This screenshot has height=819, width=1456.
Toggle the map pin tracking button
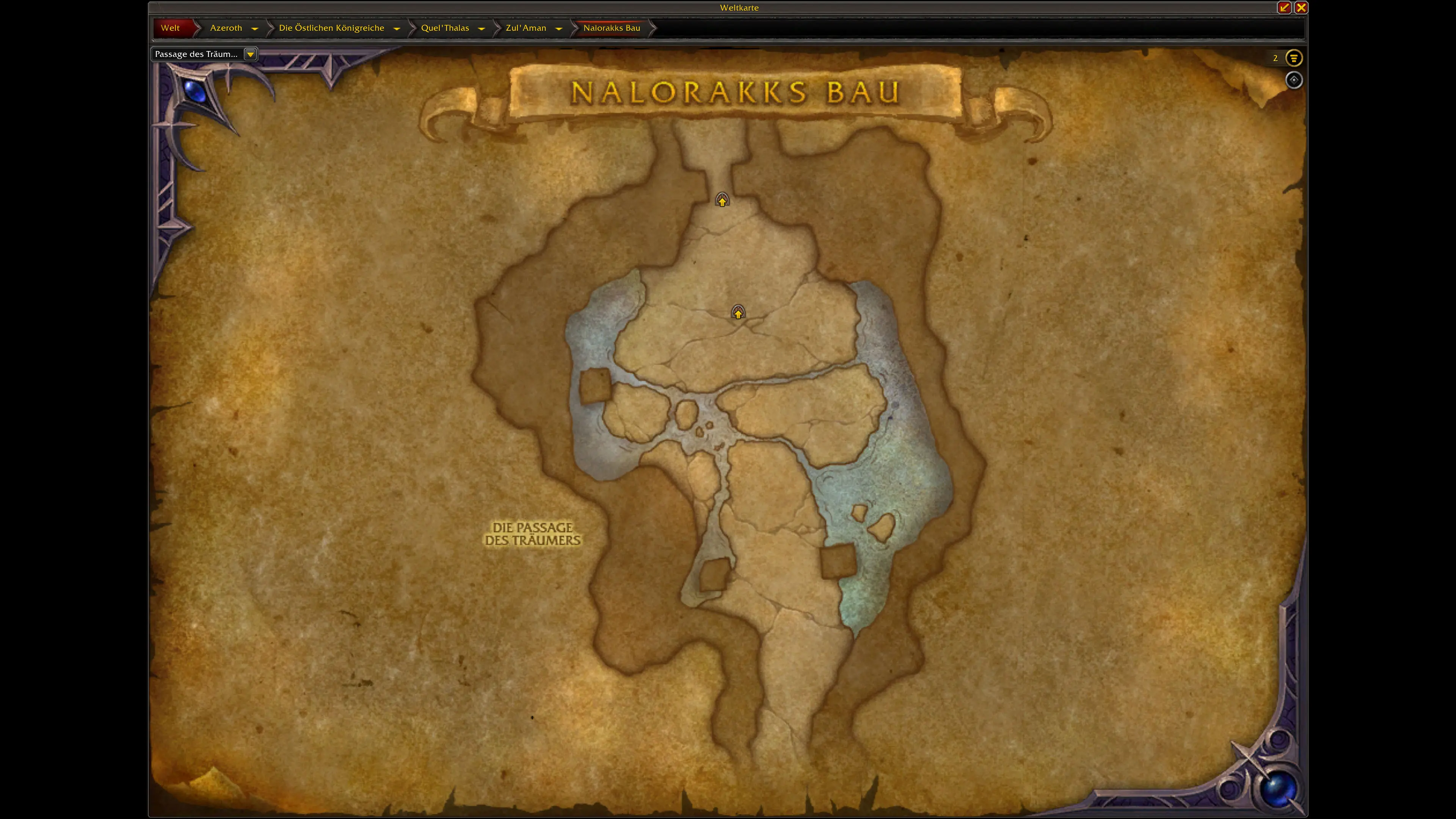(x=1294, y=80)
